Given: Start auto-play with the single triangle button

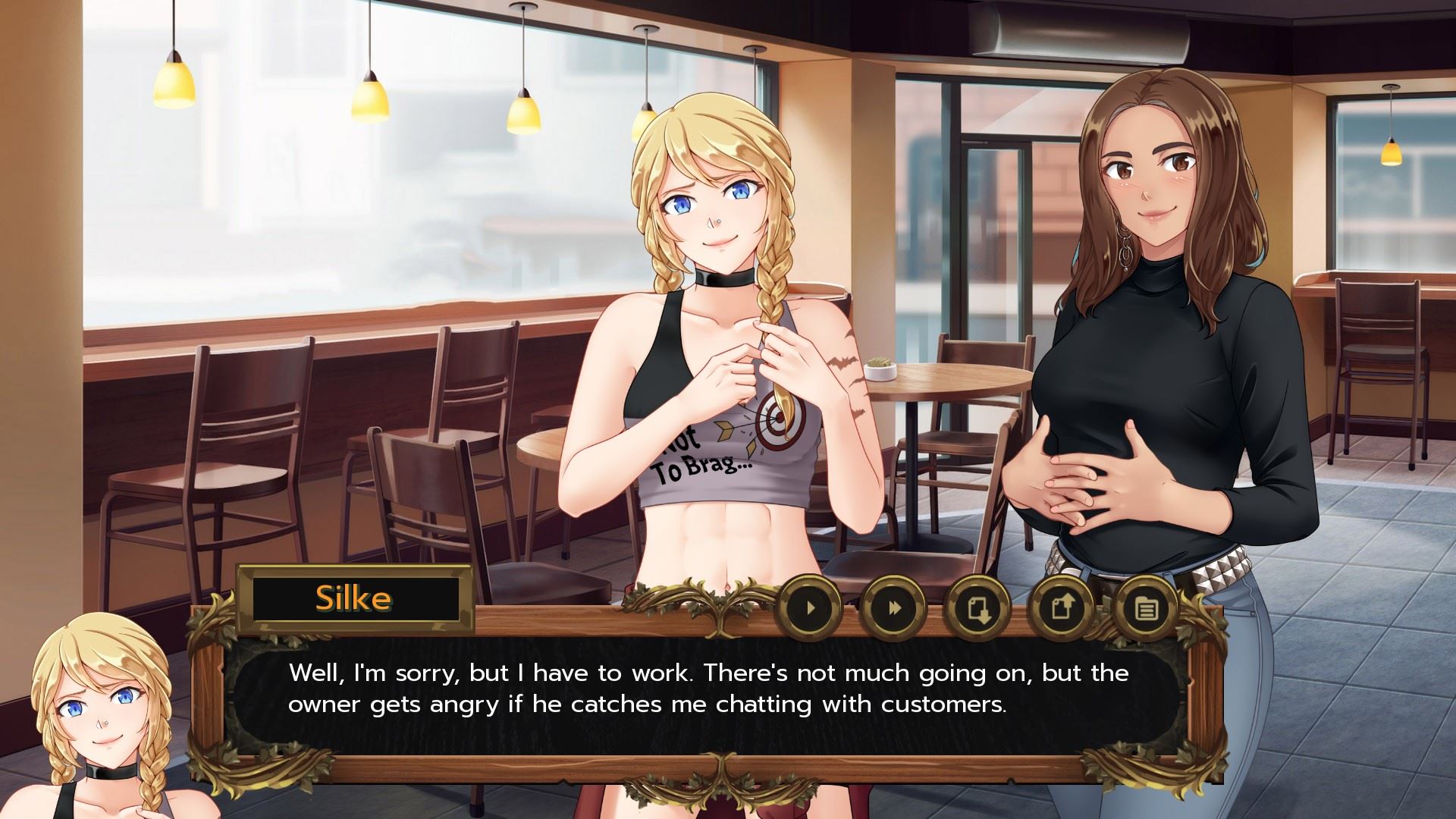Looking at the screenshot, I should (811, 607).
